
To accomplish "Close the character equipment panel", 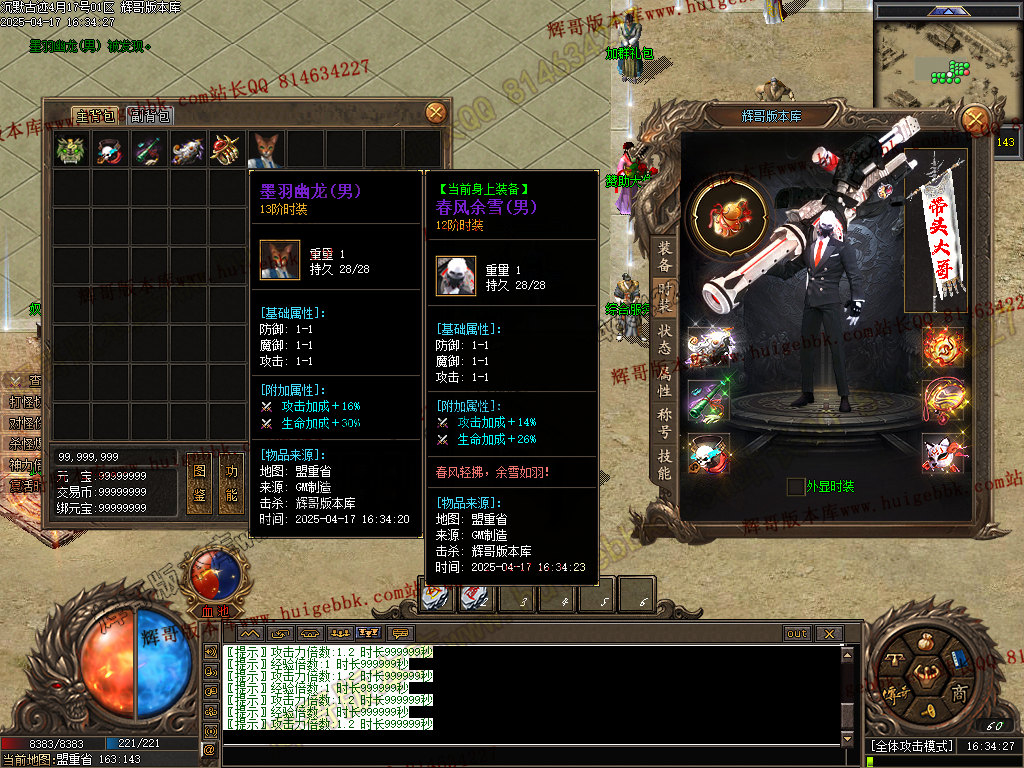I will [975, 119].
